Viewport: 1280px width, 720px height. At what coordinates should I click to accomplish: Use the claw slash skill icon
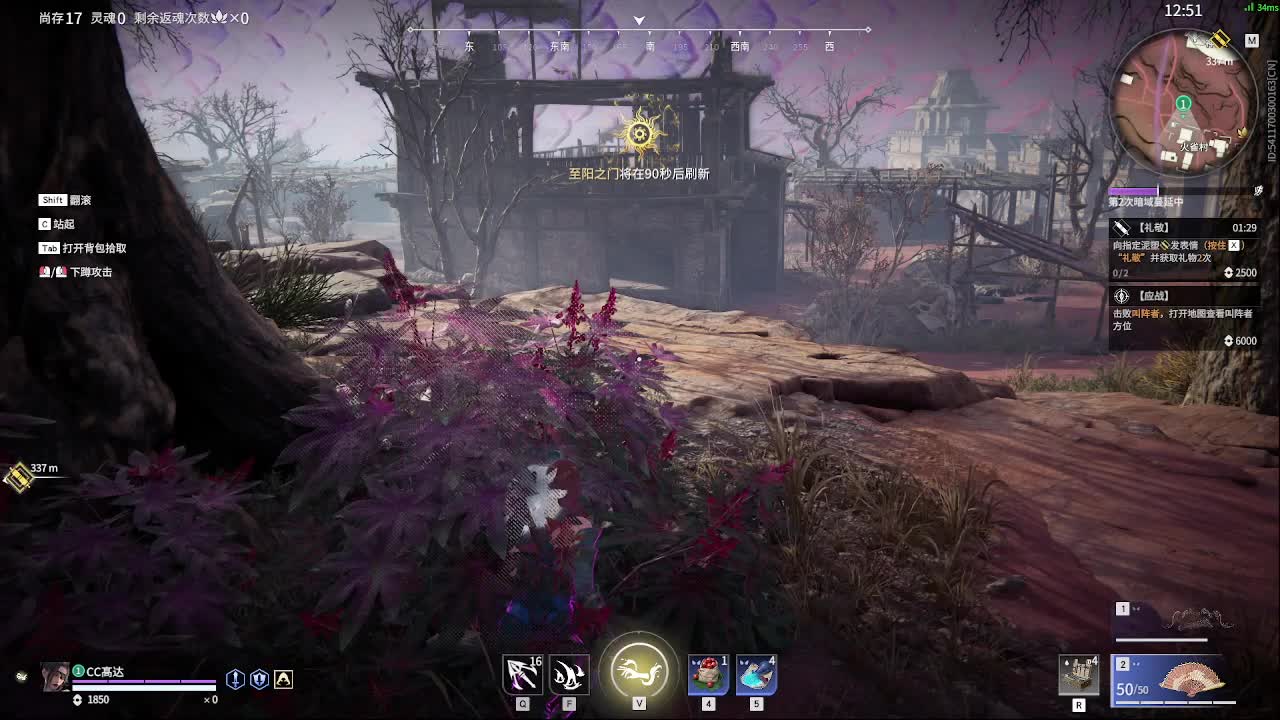point(569,673)
